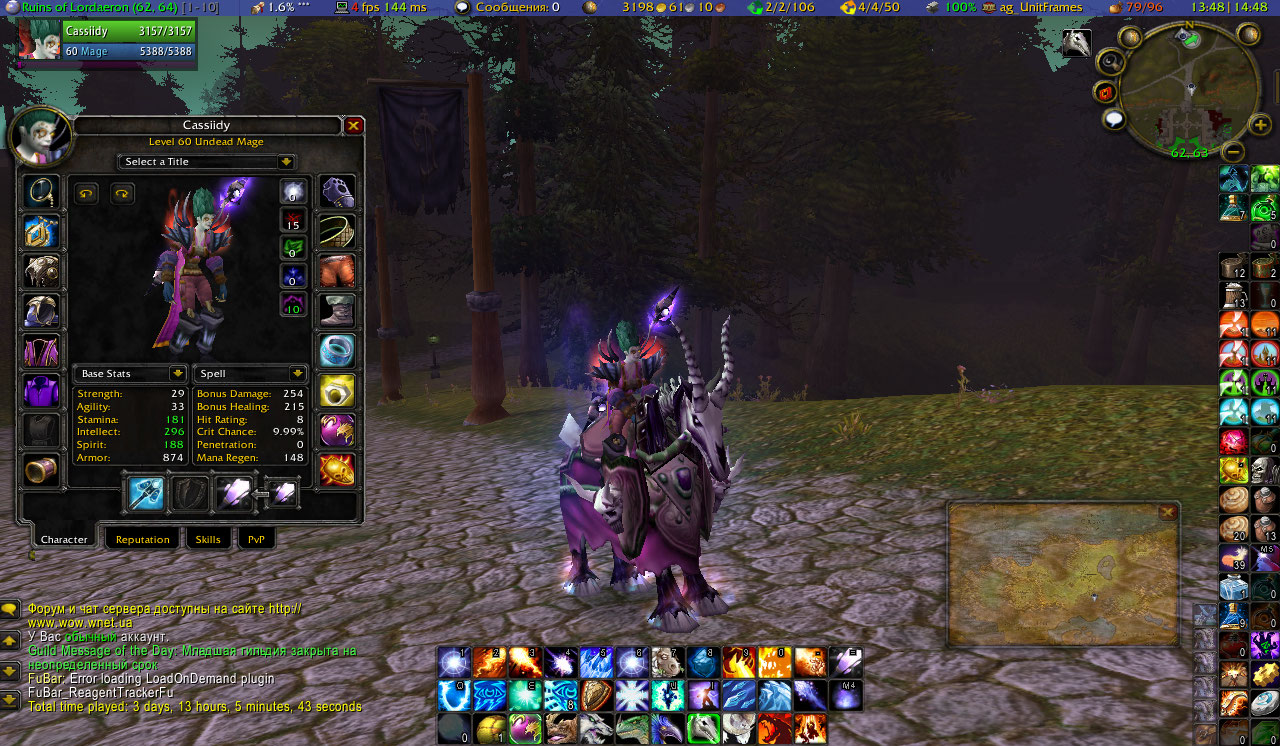The height and width of the screenshot is (746, 1280).
Task: Click the purple robe chest slot
Action: (41, 351)
